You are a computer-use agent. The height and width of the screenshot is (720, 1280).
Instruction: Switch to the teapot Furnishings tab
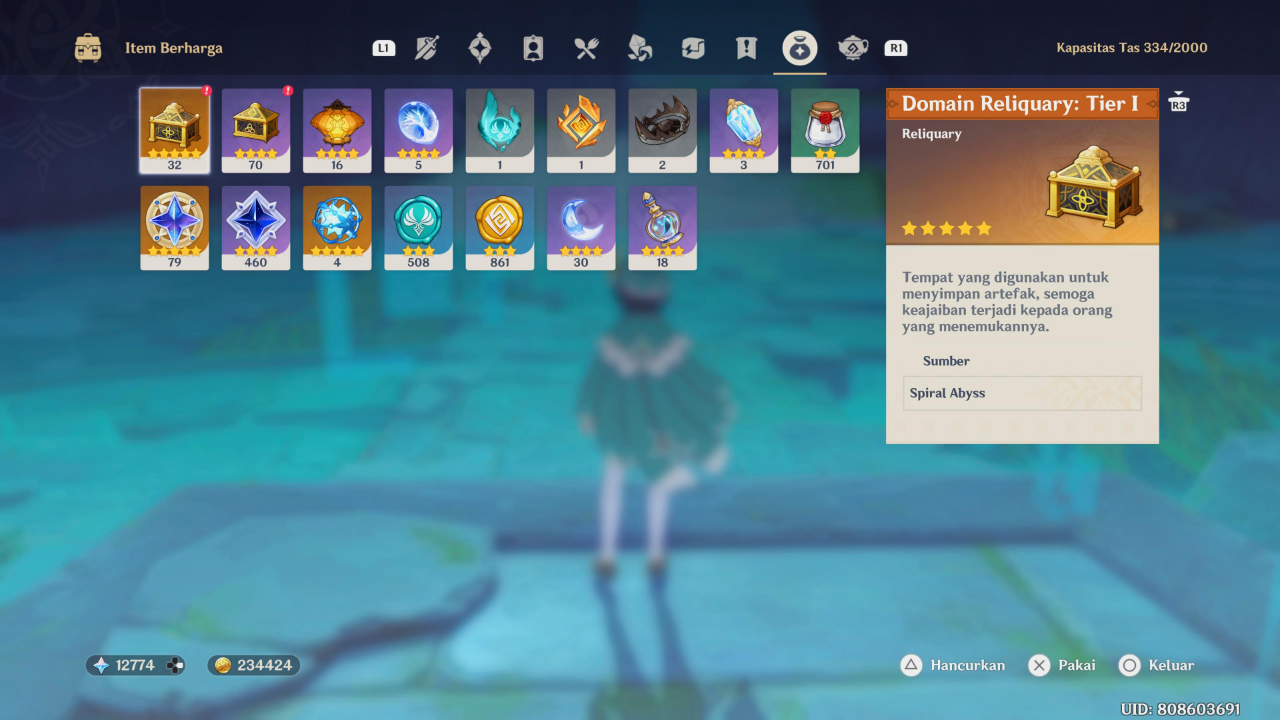(x=852, y=48)
